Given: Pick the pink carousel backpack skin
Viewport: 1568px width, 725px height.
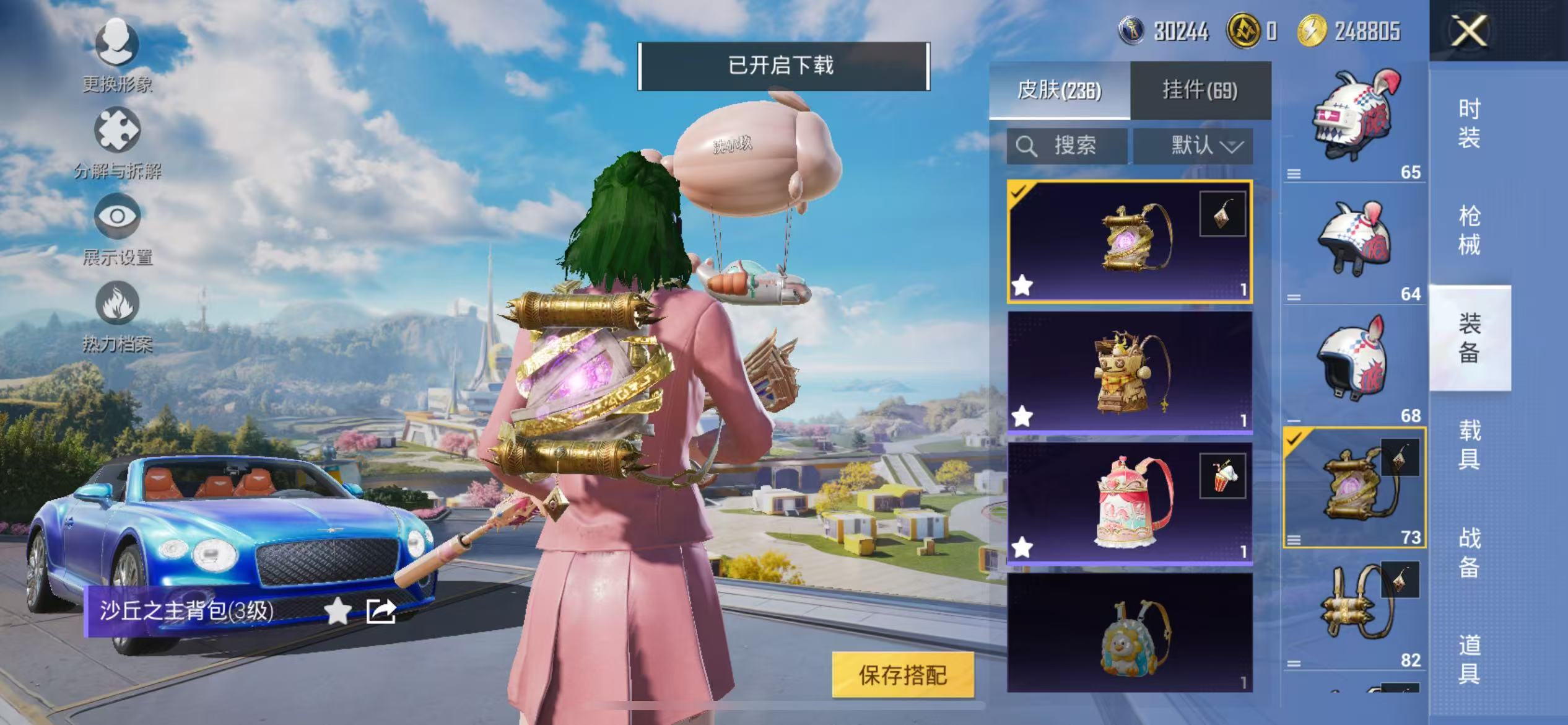Looking at the screenshot, I should click(x=1130, y=502).
